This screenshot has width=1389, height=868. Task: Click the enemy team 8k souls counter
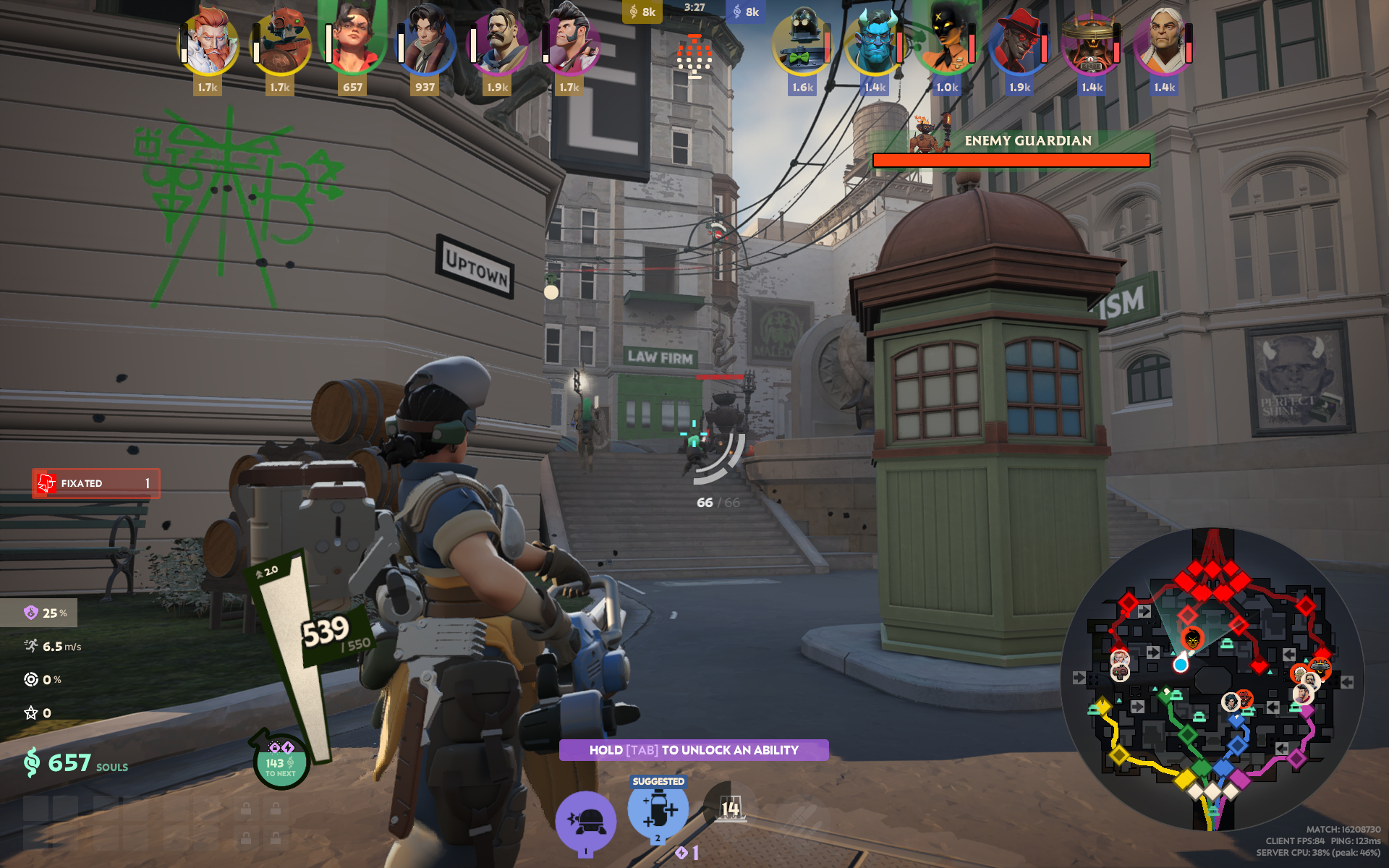click(x=746, y=11)
